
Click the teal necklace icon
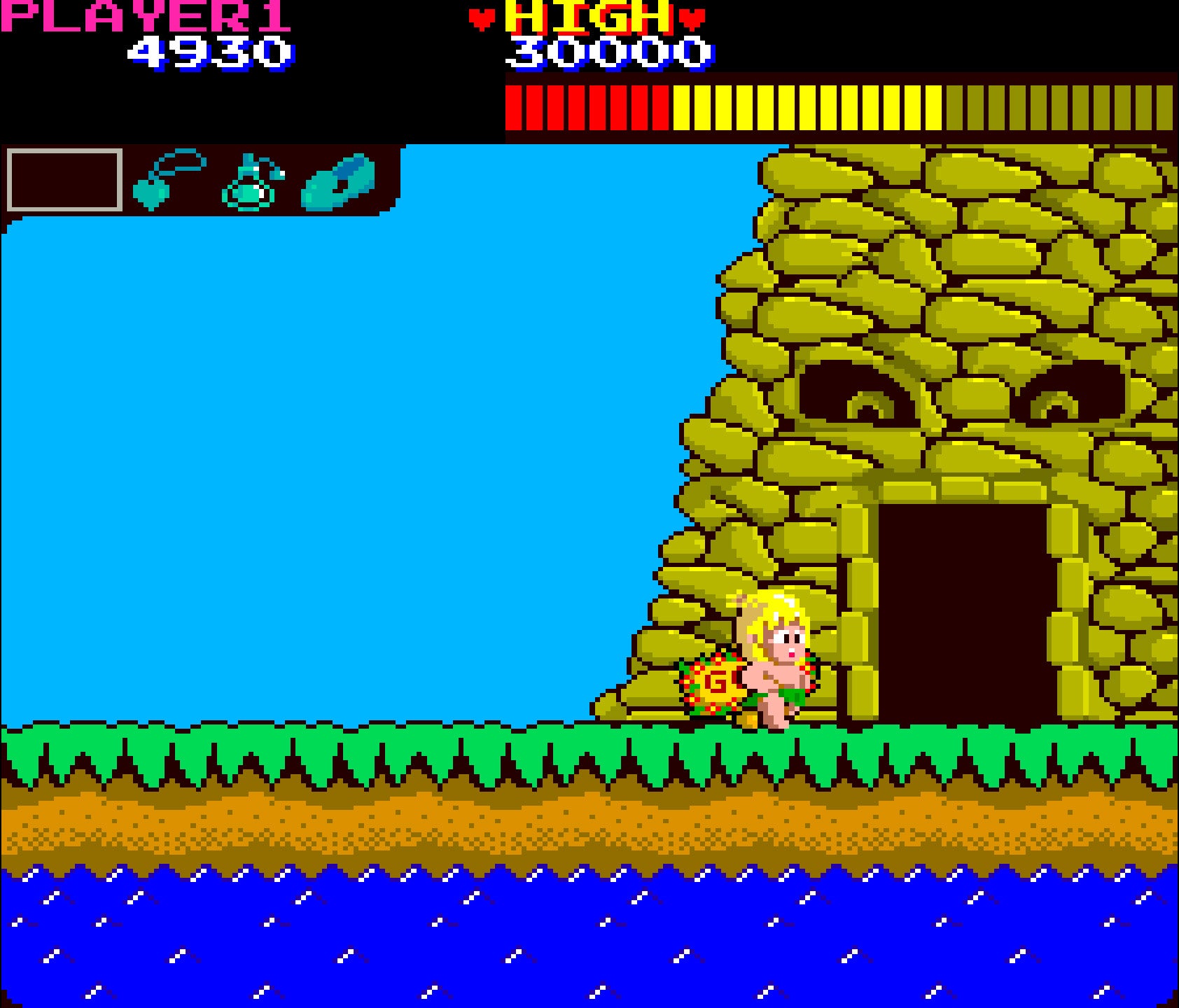pos(167,180)
